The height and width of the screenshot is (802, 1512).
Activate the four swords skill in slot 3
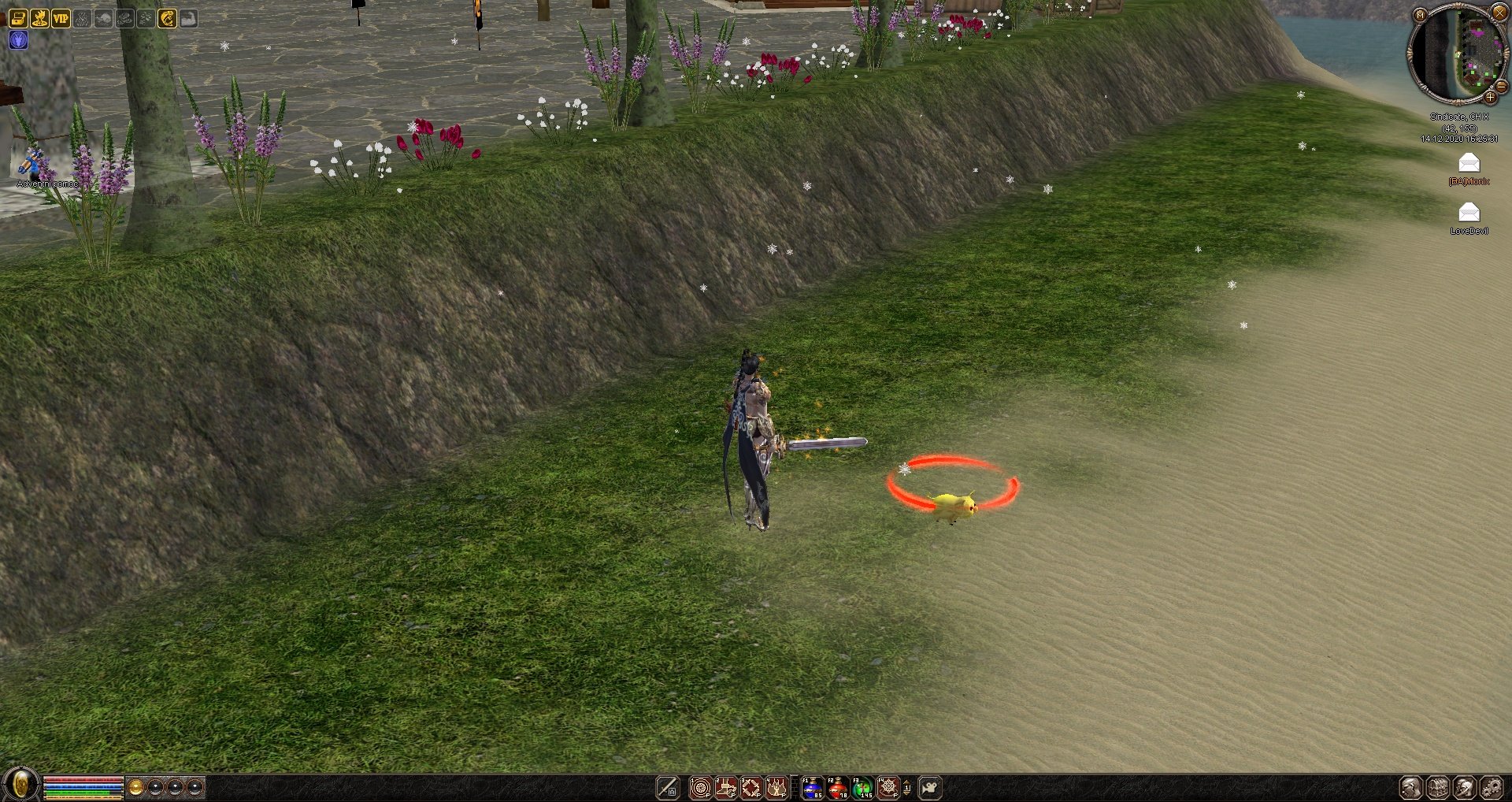pos(751,787)
